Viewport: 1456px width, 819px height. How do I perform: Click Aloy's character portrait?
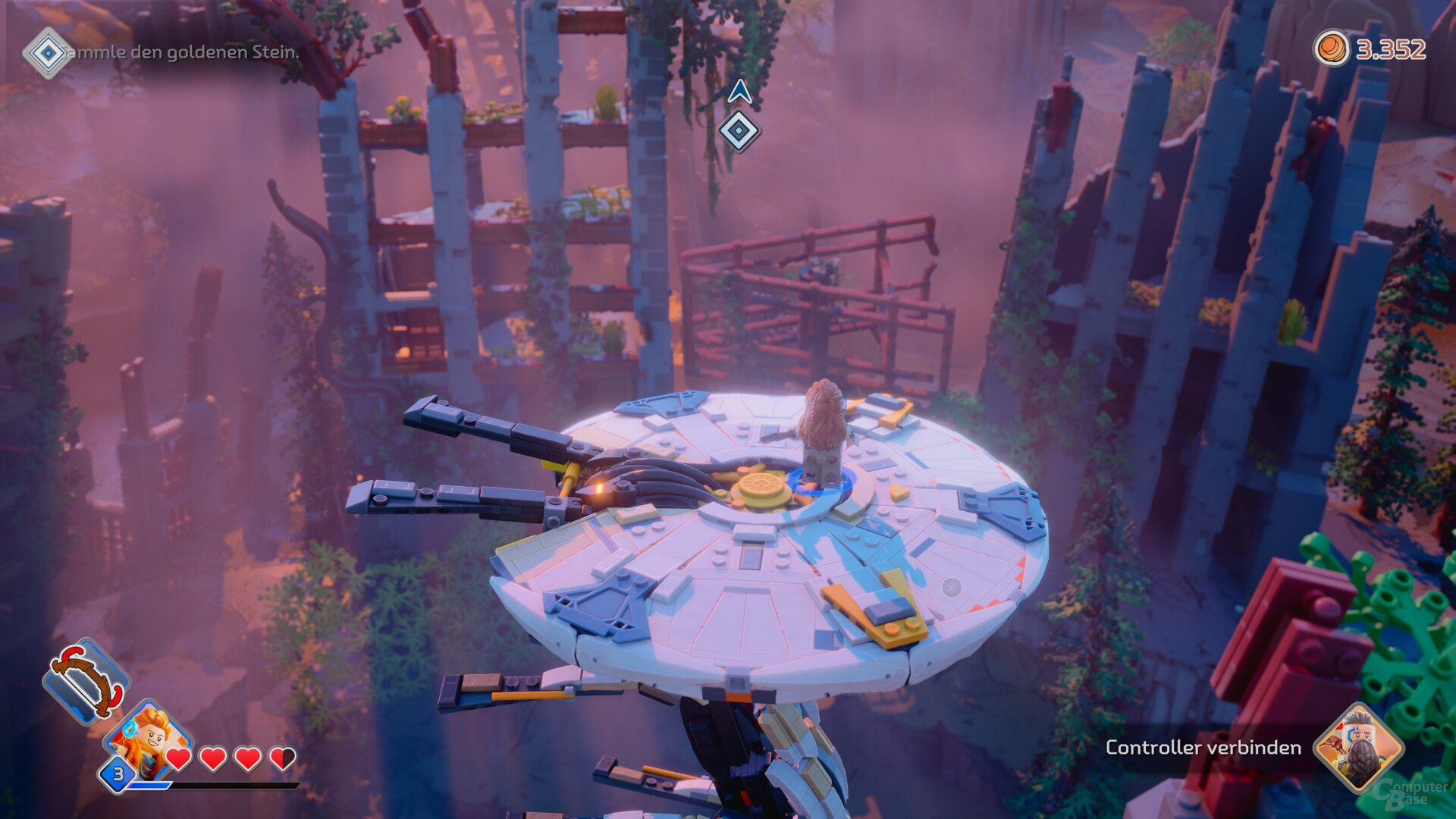(149, 741)
